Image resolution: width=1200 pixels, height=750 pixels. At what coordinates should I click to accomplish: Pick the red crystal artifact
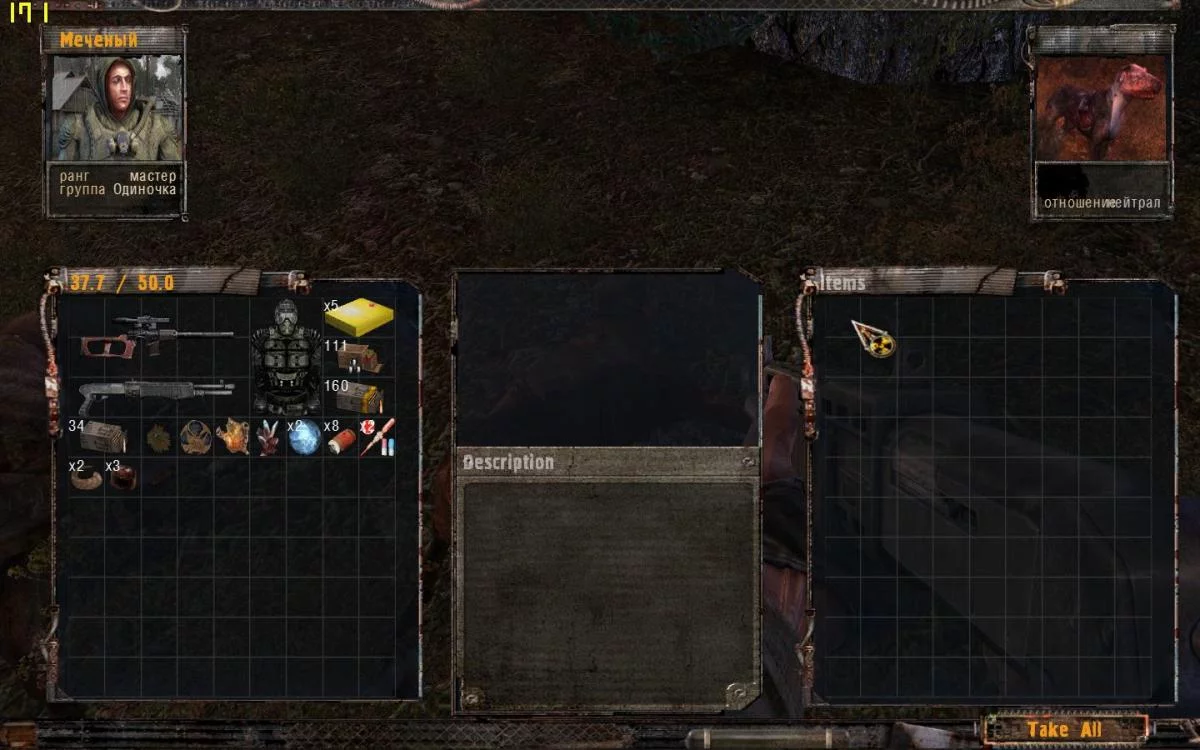click(x=268, y=437)
